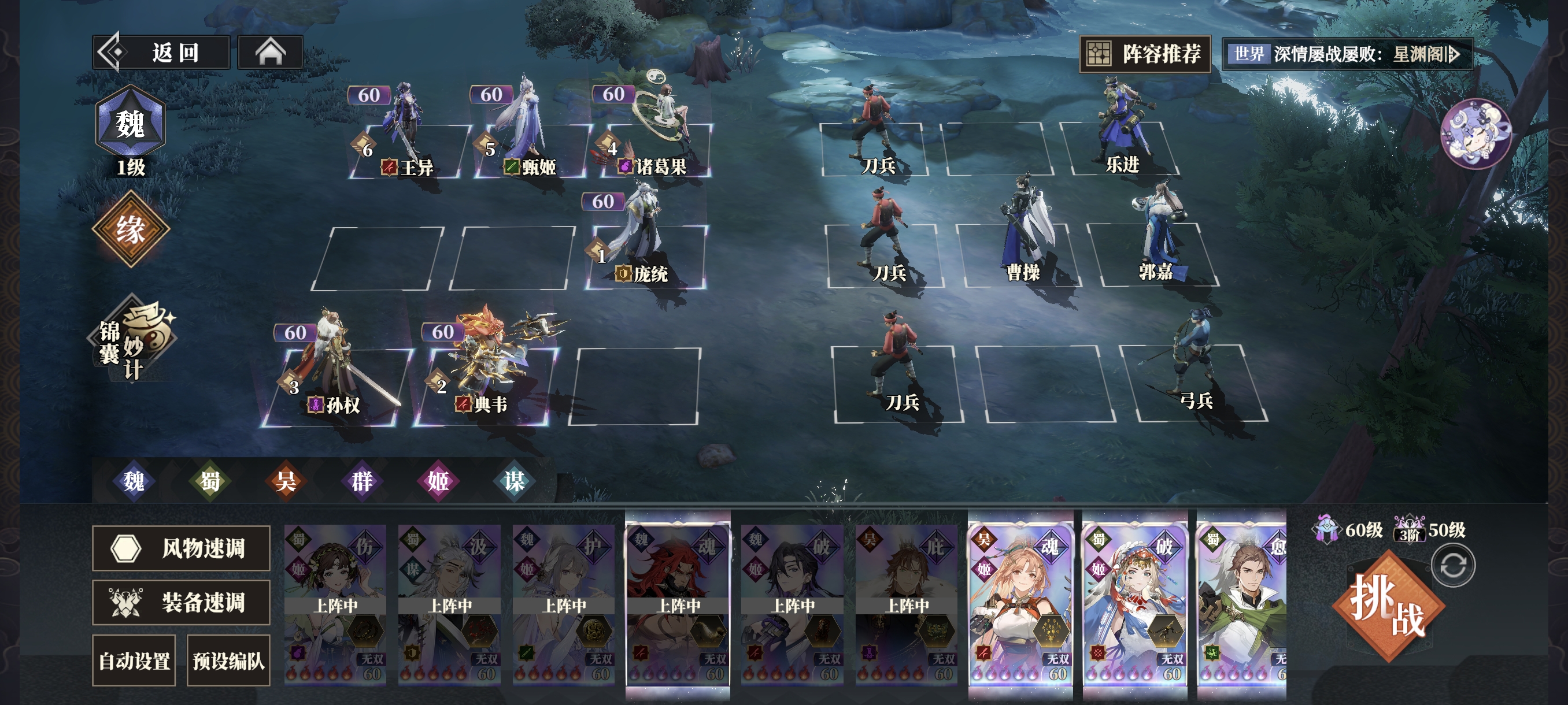The height and width of the screenshot is (705, 1568).
Task: Open the 世界 chat message bar
Action: (1347, 54)
